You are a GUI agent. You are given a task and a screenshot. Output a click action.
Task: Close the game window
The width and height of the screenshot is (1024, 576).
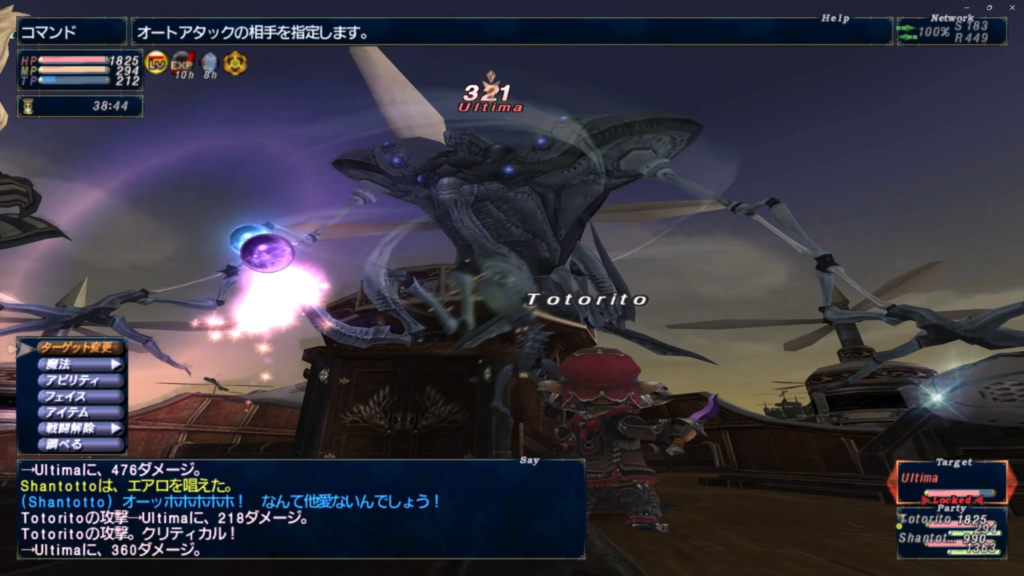[1011, 7]
